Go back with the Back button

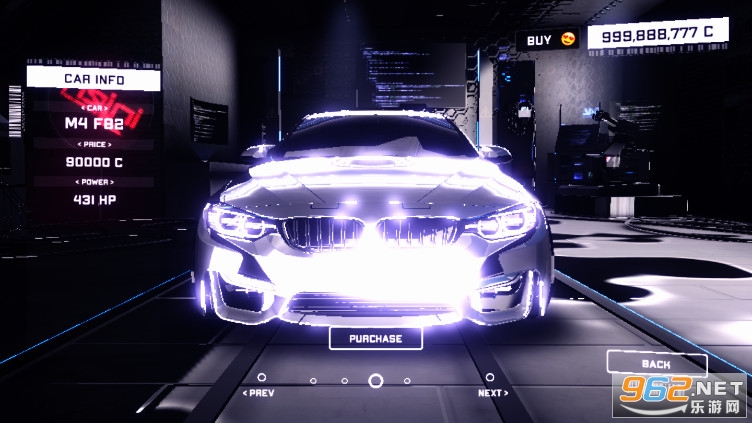(x=656, y=364)
